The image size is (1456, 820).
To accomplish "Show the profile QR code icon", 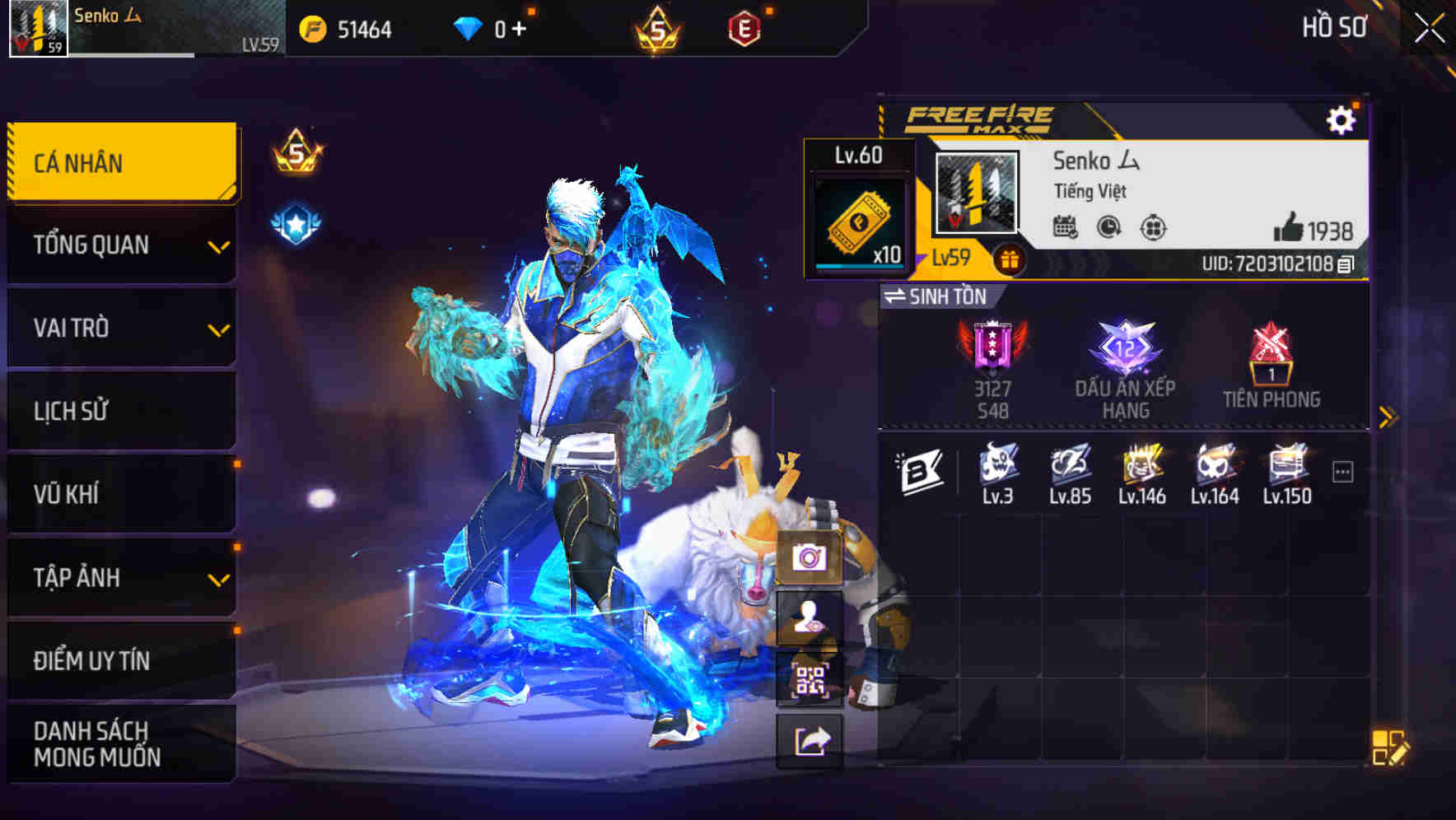I will pos(811,675).
